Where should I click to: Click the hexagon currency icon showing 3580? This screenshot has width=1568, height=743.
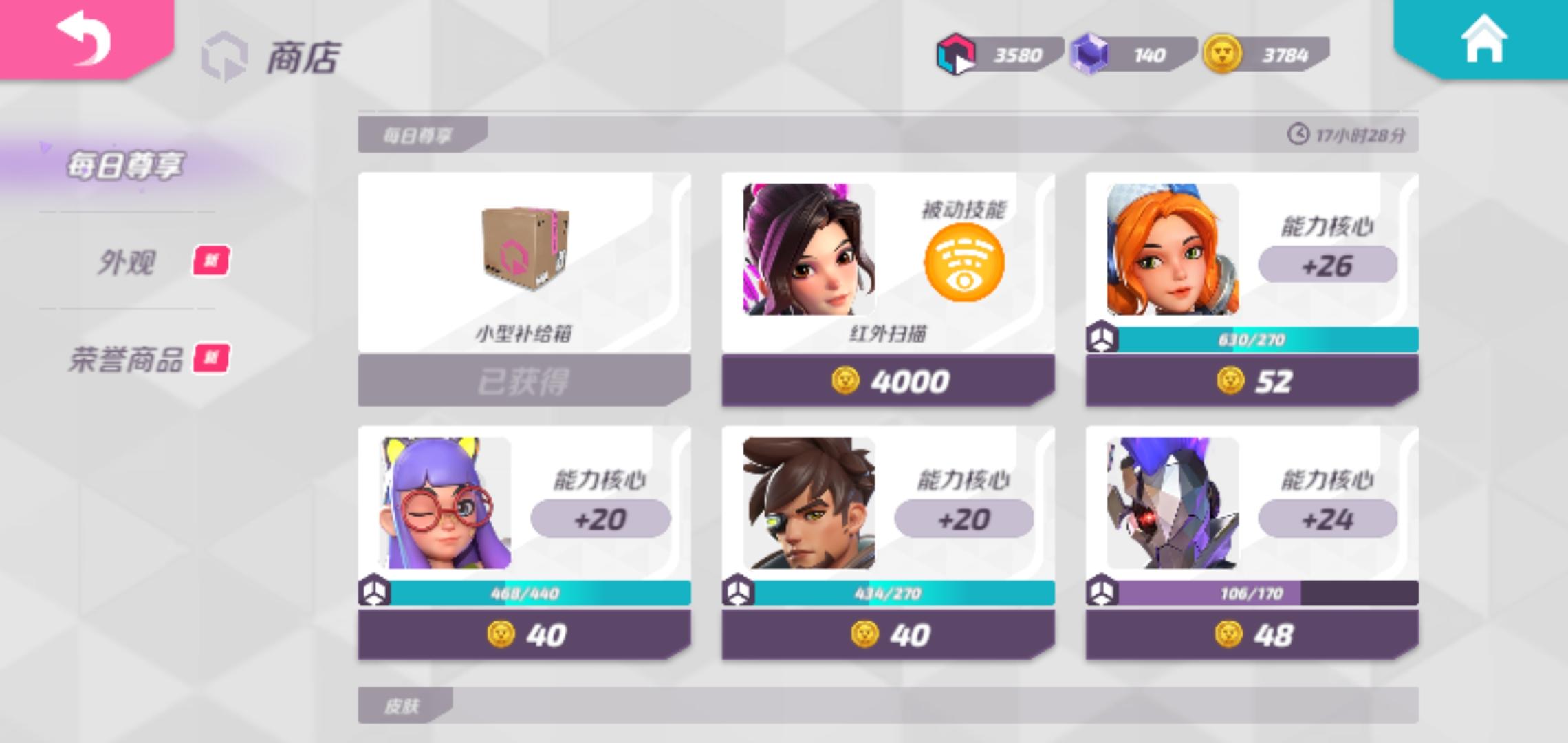[956, 54]
